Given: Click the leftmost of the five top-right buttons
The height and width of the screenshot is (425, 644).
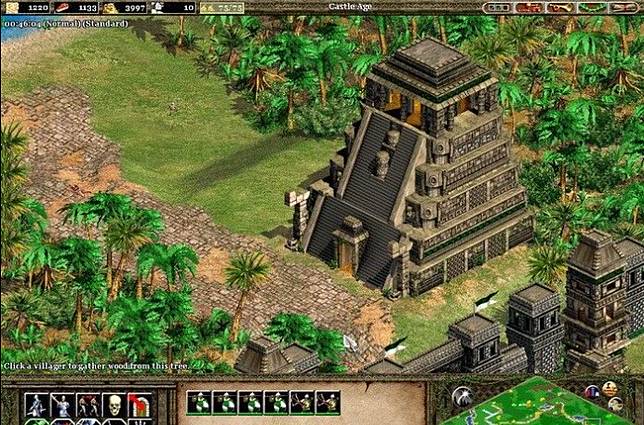Looking at the screenshot, I should [x=496, y=8].
